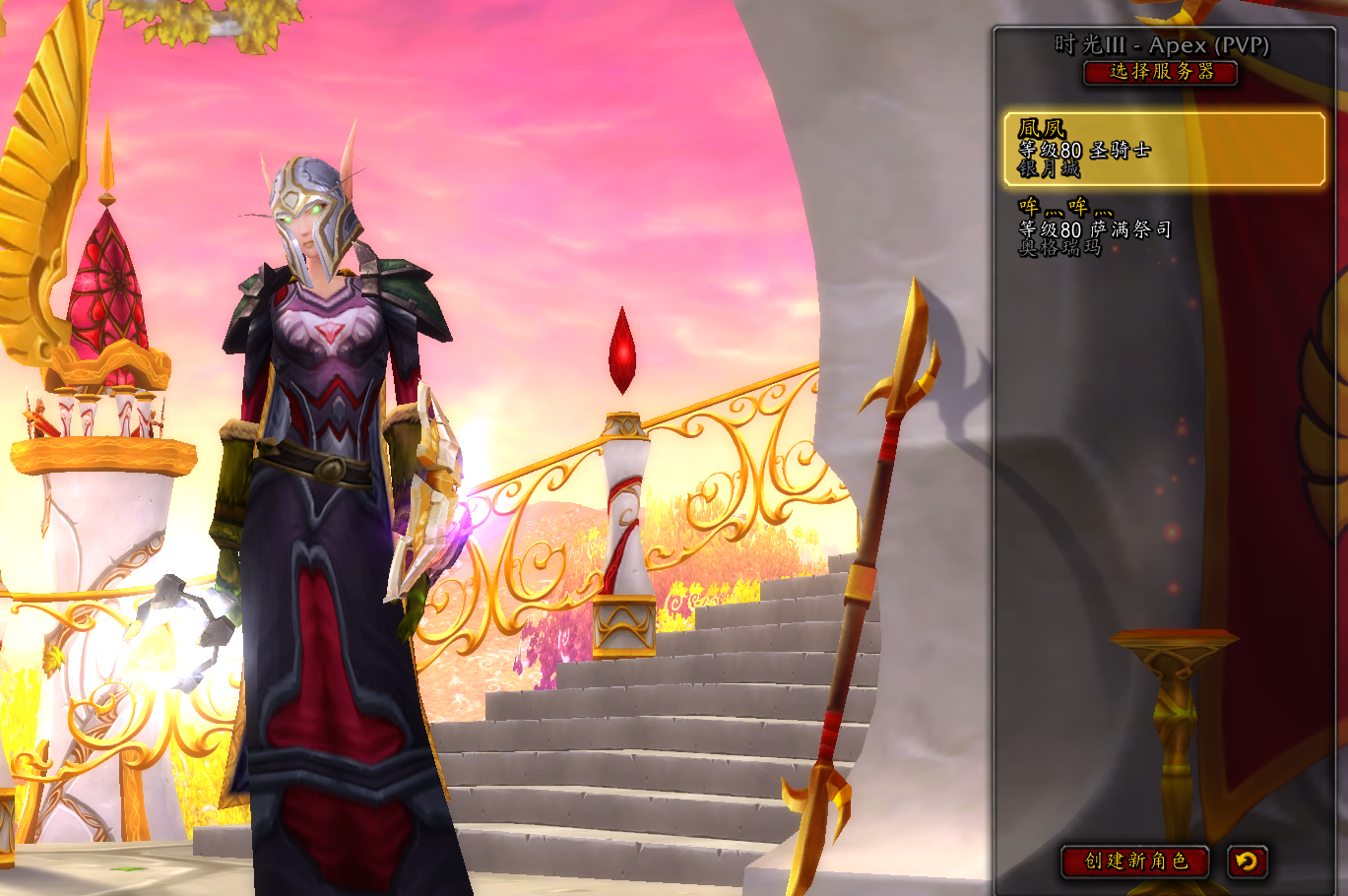
Task: Click the 选择服务器 realm selection button
Action: 1161,72
